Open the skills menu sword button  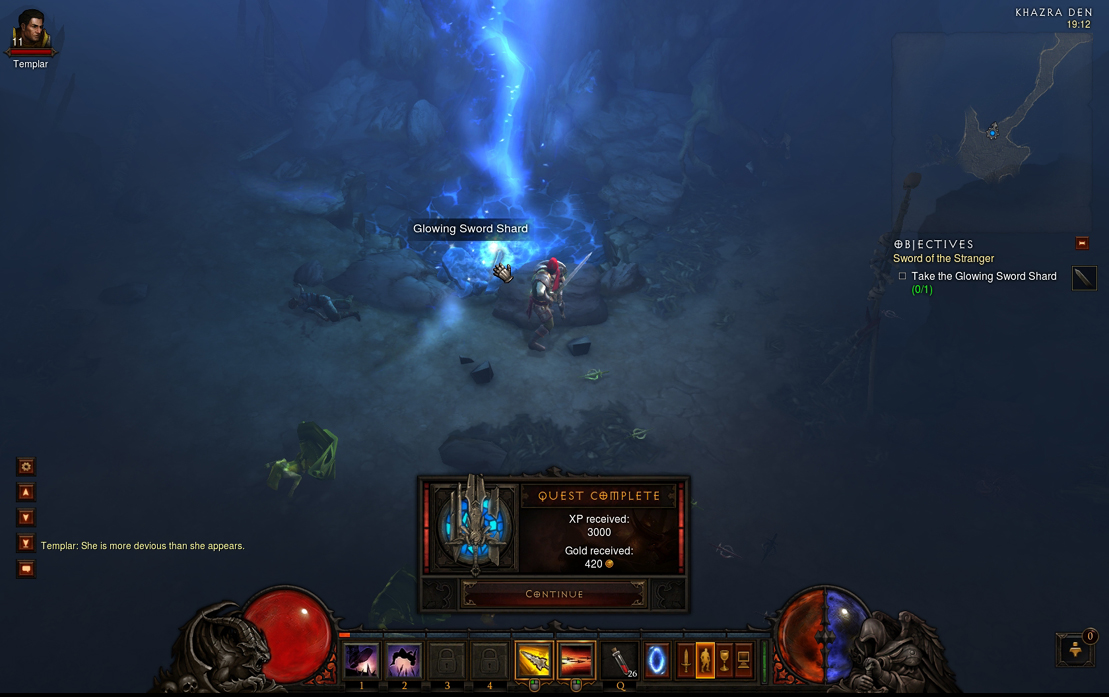coord(686,660)
